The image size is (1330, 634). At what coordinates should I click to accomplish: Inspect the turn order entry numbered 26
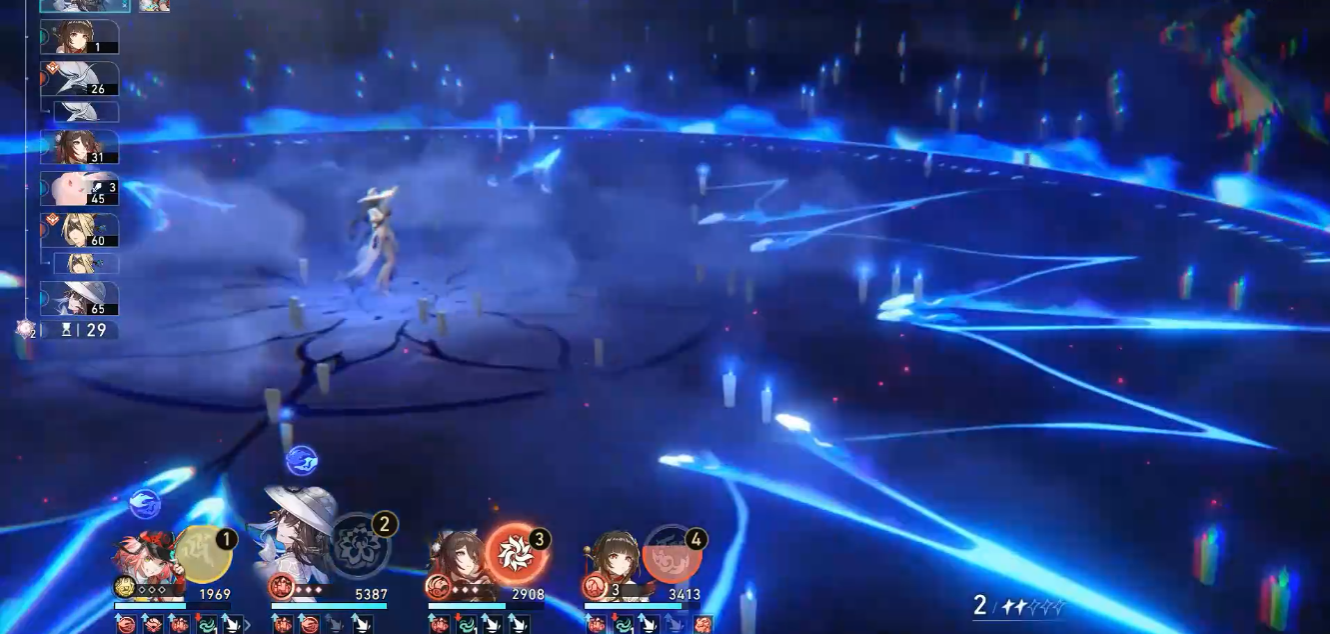pos(79,79)
